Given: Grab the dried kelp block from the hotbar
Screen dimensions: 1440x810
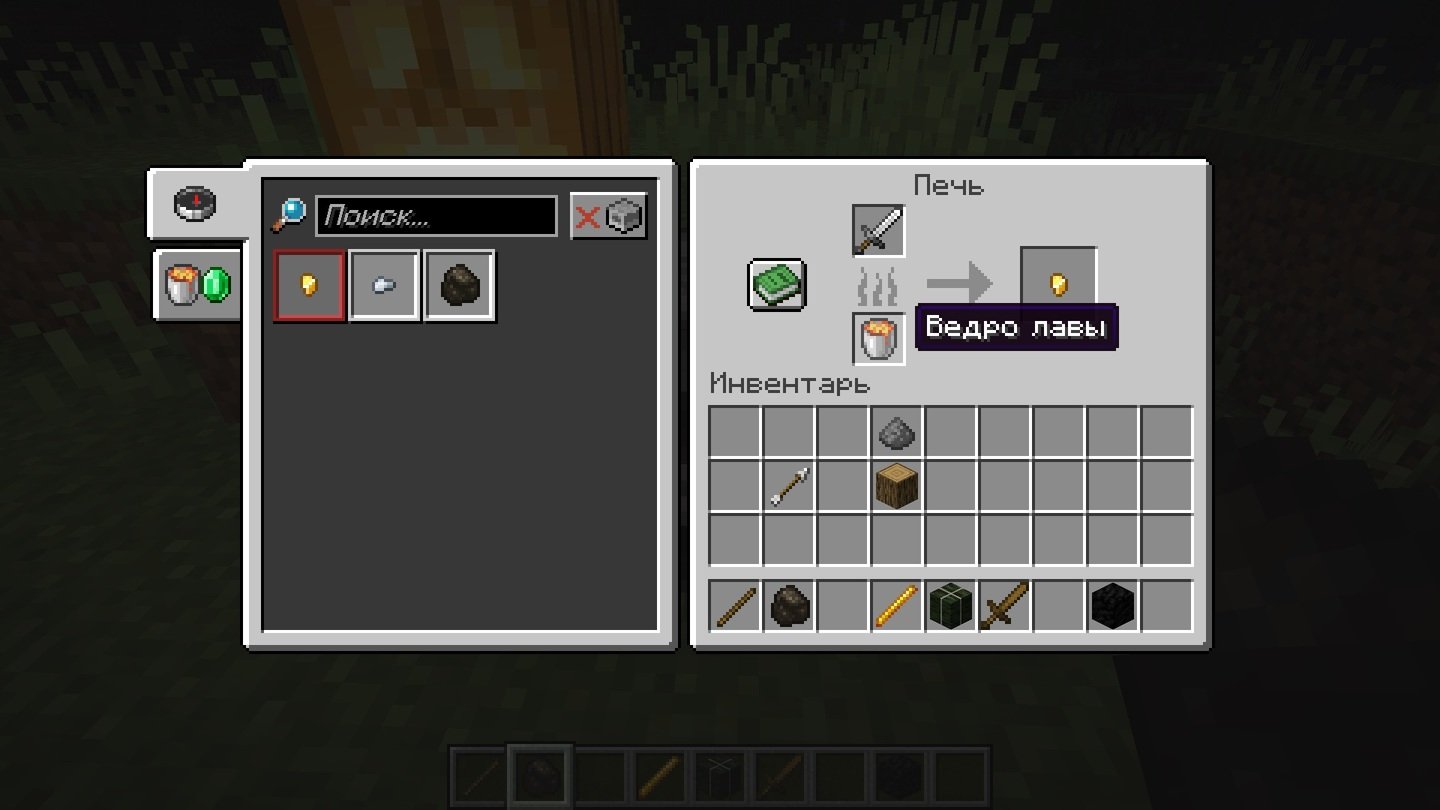Looking at the screenshot, I should pos(951,606).
